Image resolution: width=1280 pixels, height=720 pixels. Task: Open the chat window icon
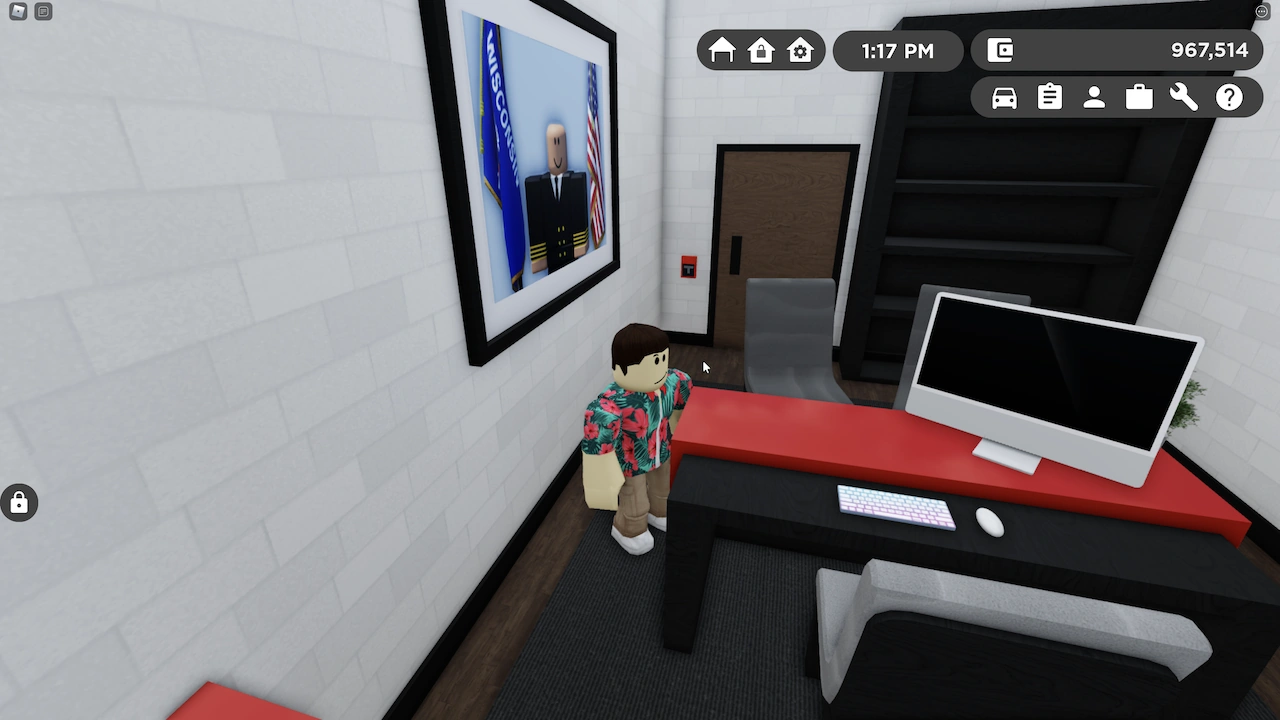tap(42, 11)
